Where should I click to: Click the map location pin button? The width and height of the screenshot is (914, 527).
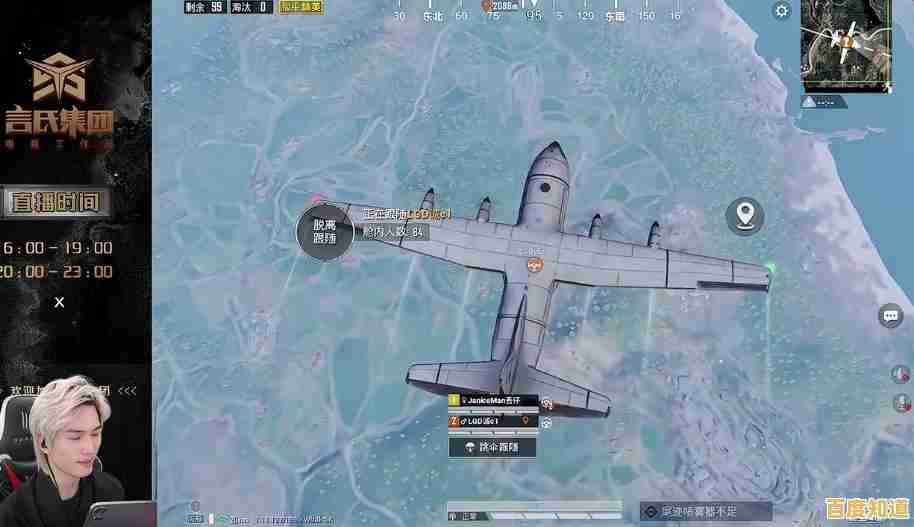744,215
